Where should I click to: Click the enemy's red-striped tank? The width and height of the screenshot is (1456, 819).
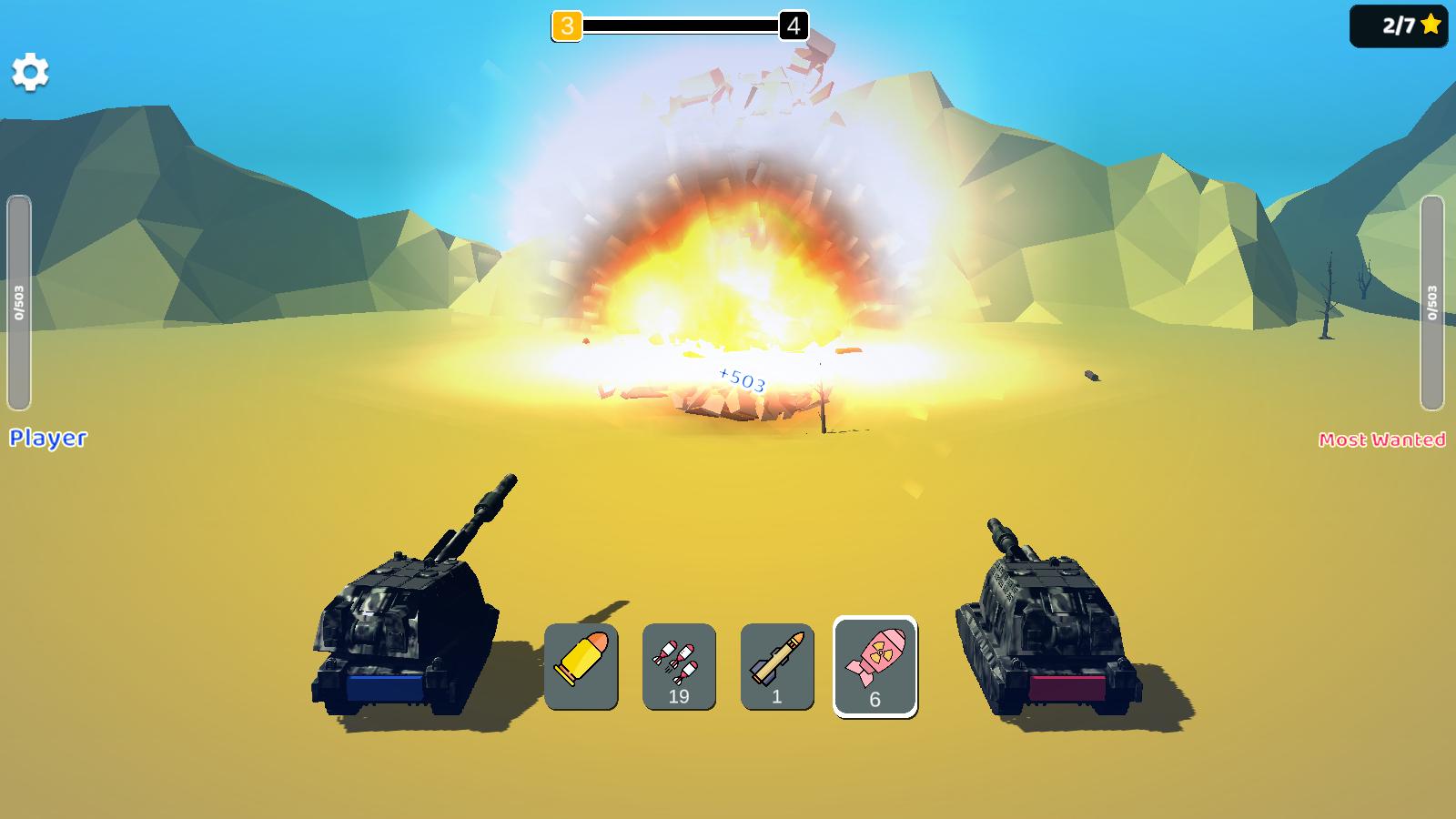tap(1046, 628)
